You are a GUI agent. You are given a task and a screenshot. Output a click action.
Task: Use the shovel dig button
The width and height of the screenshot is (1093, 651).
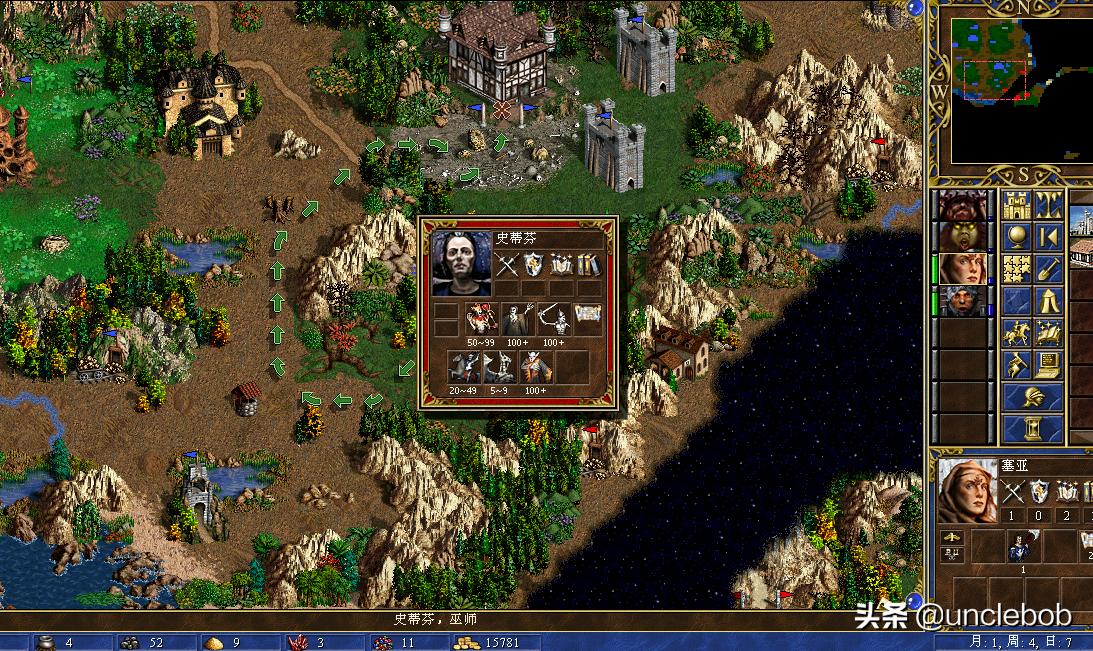pyautogui.click(x=1048, y=270)
